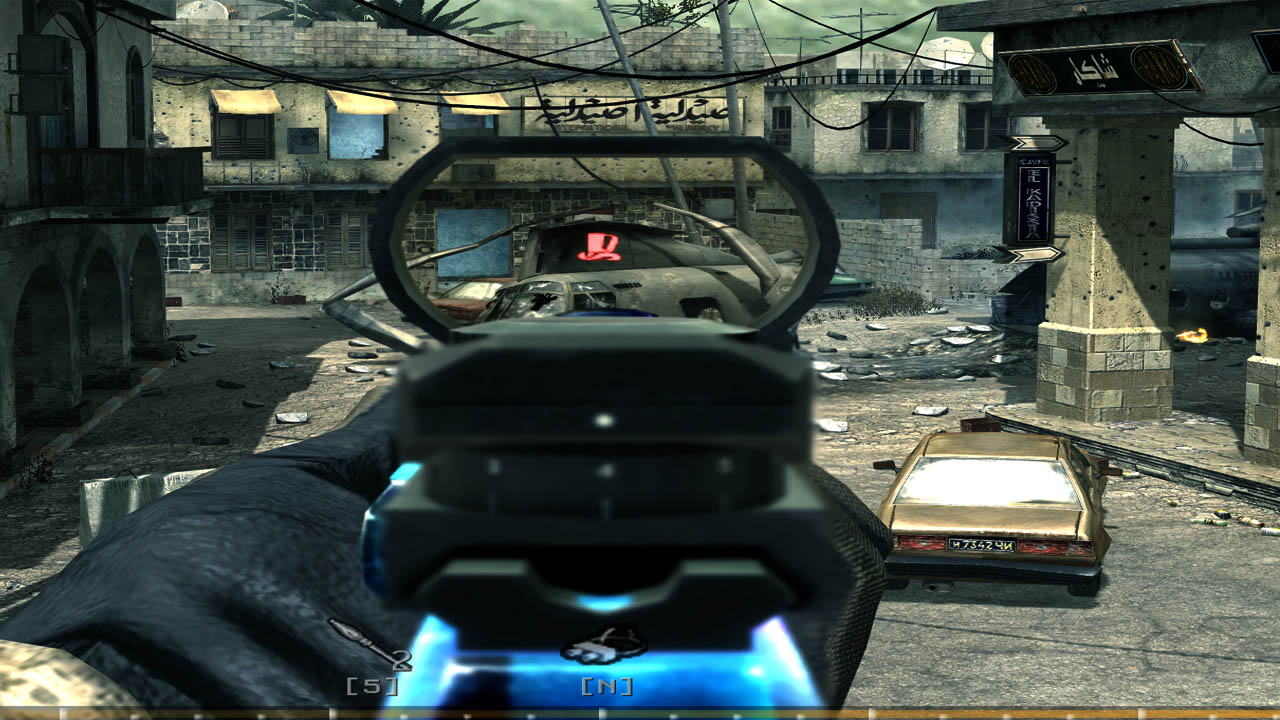1280x720 pixels.
Task: Activate the night vision goggles icon
Action: coord(605,648)
